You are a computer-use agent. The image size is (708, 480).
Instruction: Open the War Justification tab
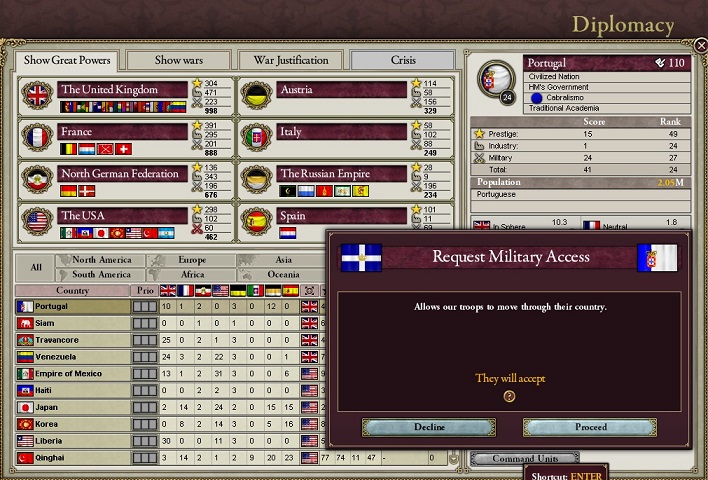click(291, 60)
